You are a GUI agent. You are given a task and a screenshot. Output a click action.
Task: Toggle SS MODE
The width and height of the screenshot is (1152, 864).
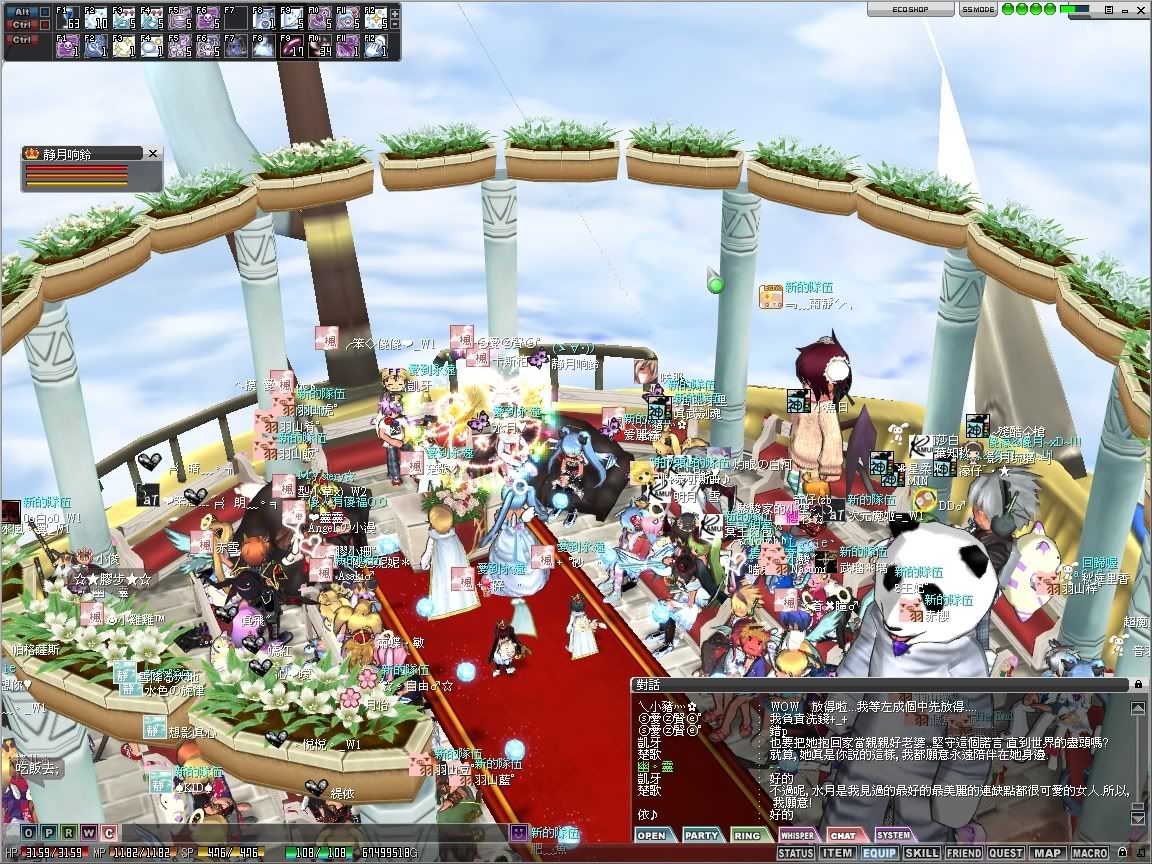coord(977,9)
